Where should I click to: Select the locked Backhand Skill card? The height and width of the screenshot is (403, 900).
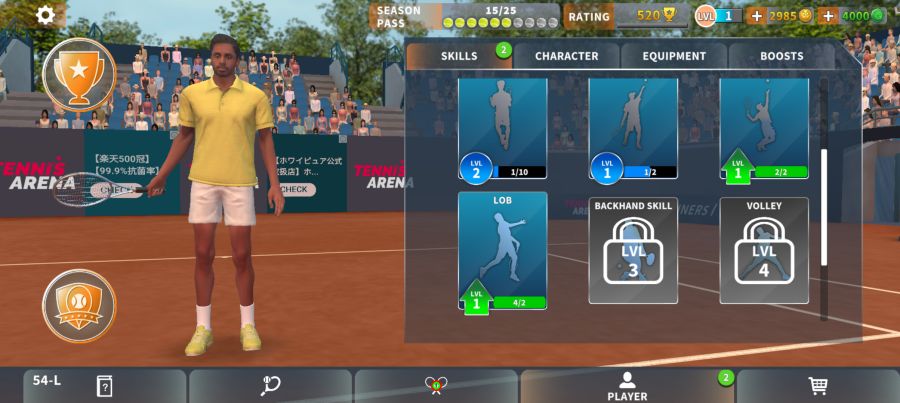coord(633,250)
